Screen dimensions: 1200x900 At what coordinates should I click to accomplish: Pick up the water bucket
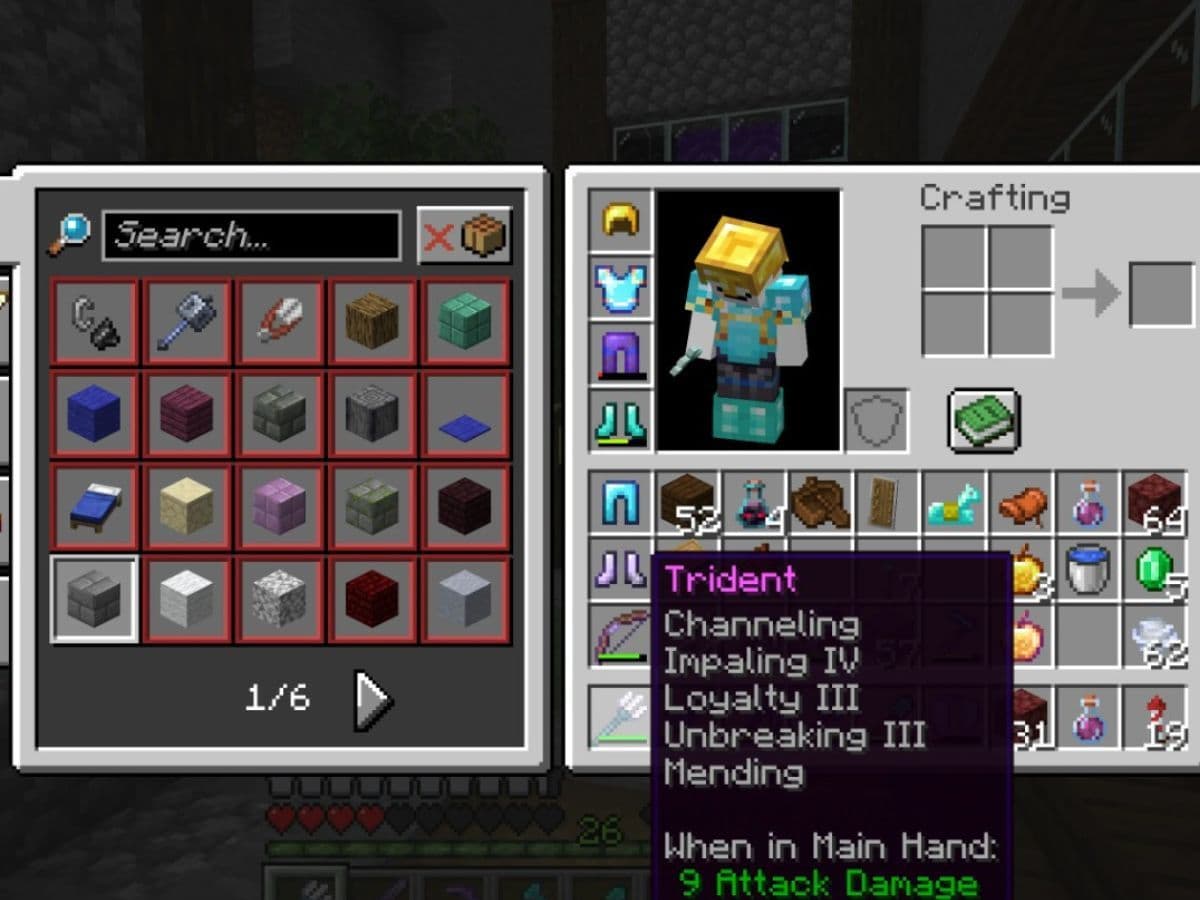pos(1087,567)
